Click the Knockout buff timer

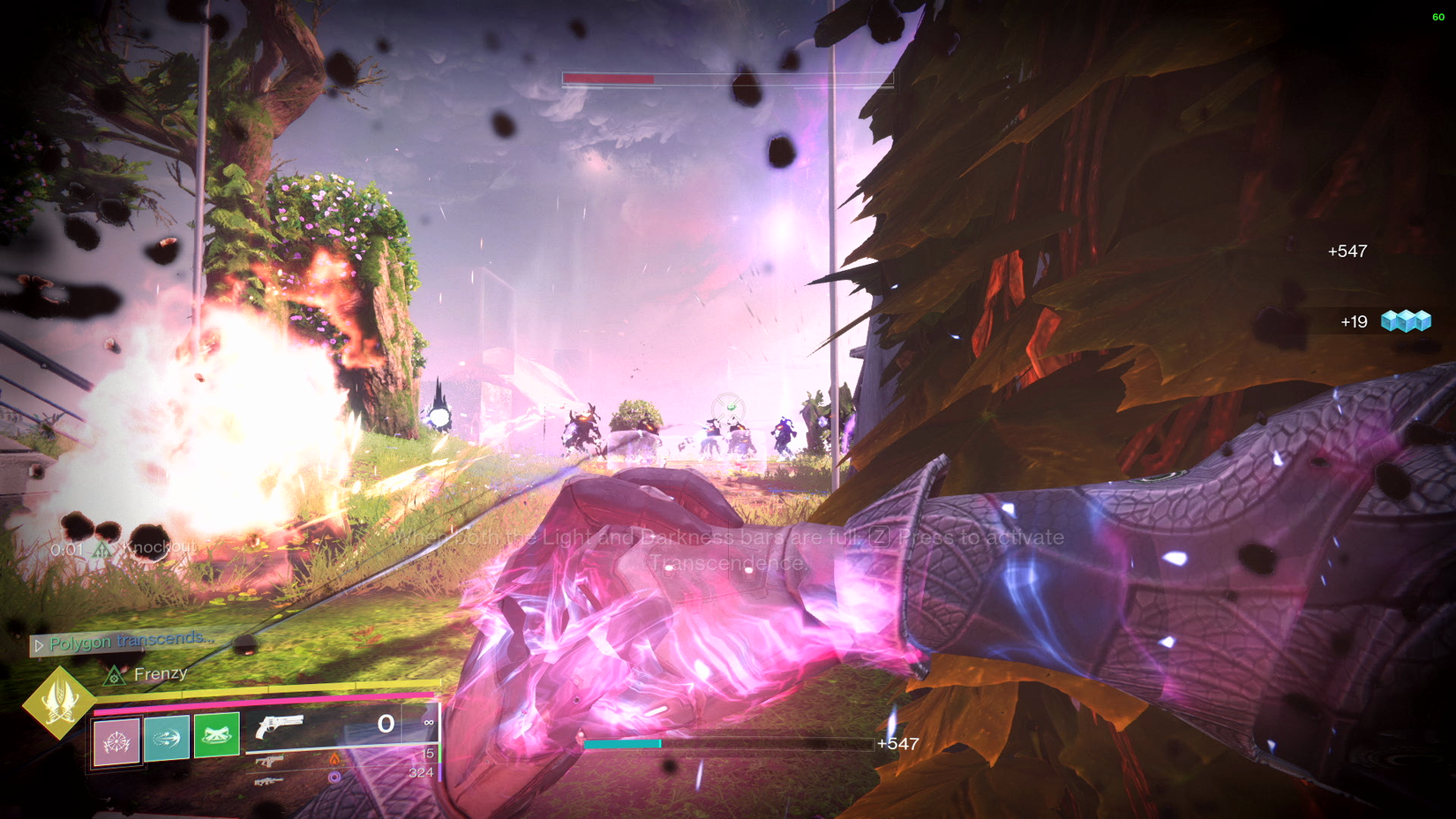click(x=124, y=549)
